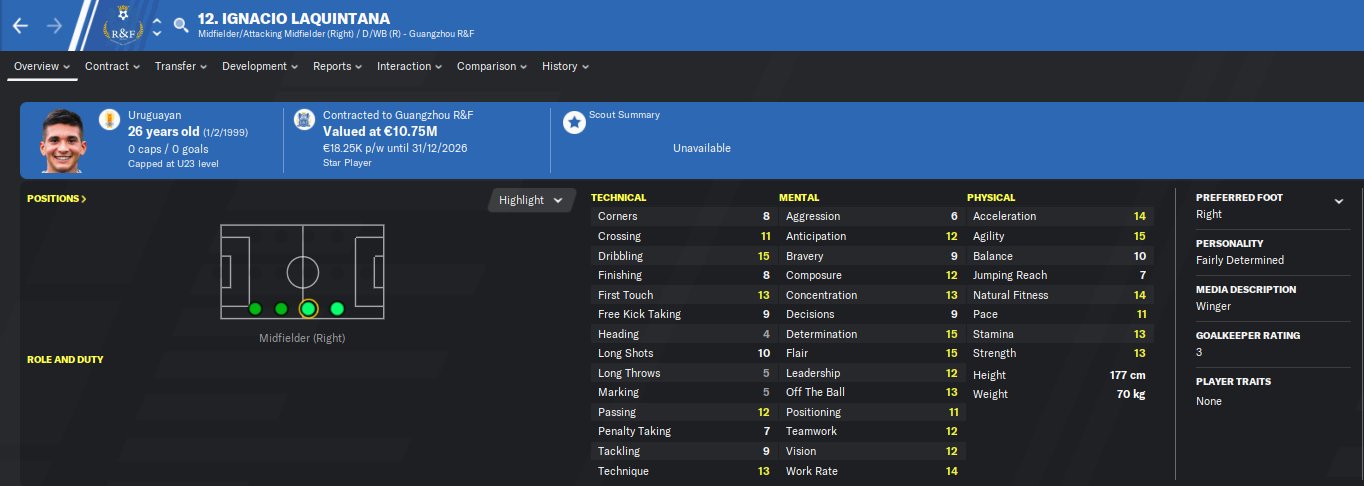Click the player's face portrait

[x=64, y=140]
